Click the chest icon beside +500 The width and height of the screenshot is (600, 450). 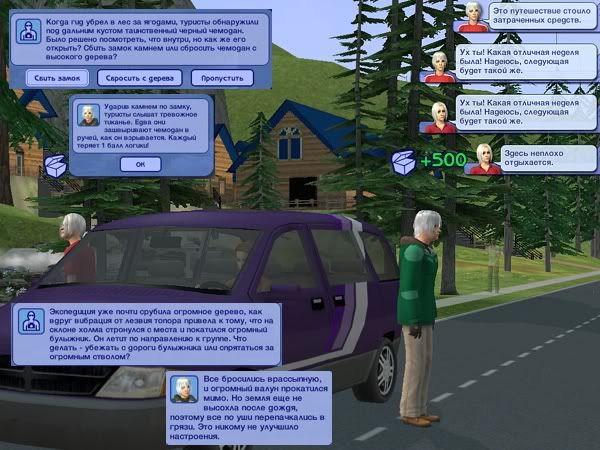[404, 161]
